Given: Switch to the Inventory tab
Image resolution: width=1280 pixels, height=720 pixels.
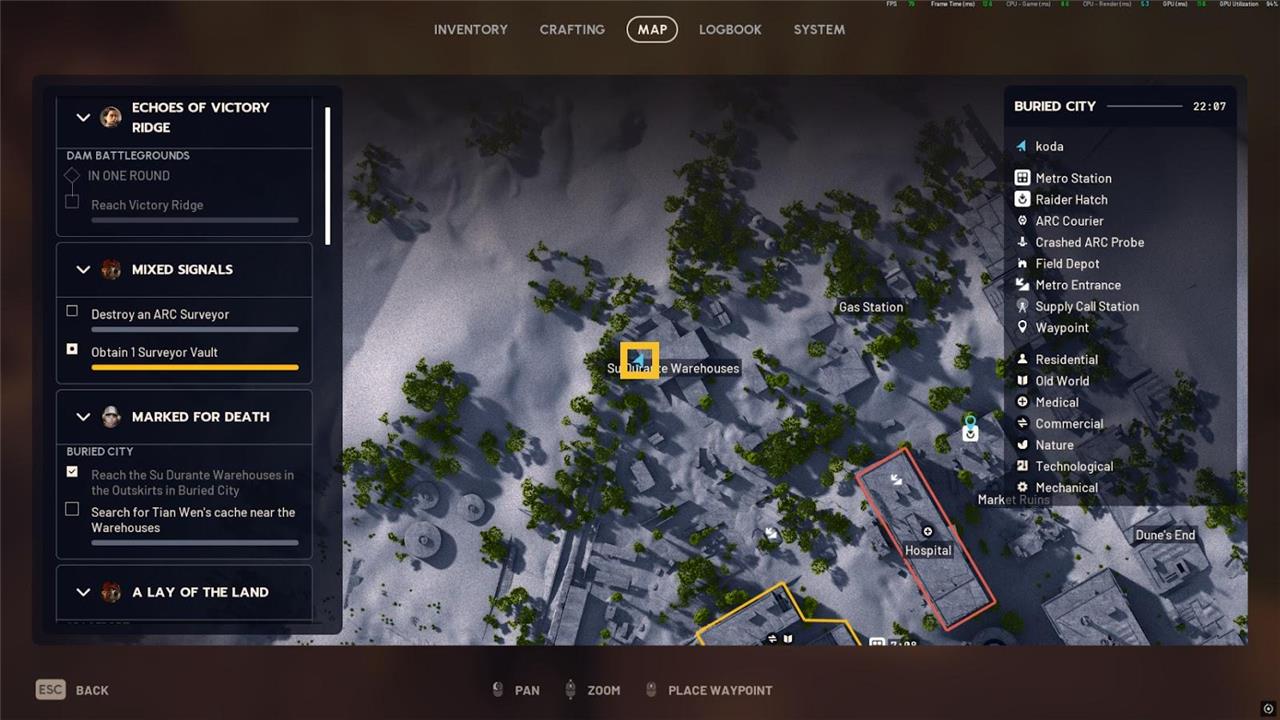Looking at the screenshot, I should click(x=470, y=29).
